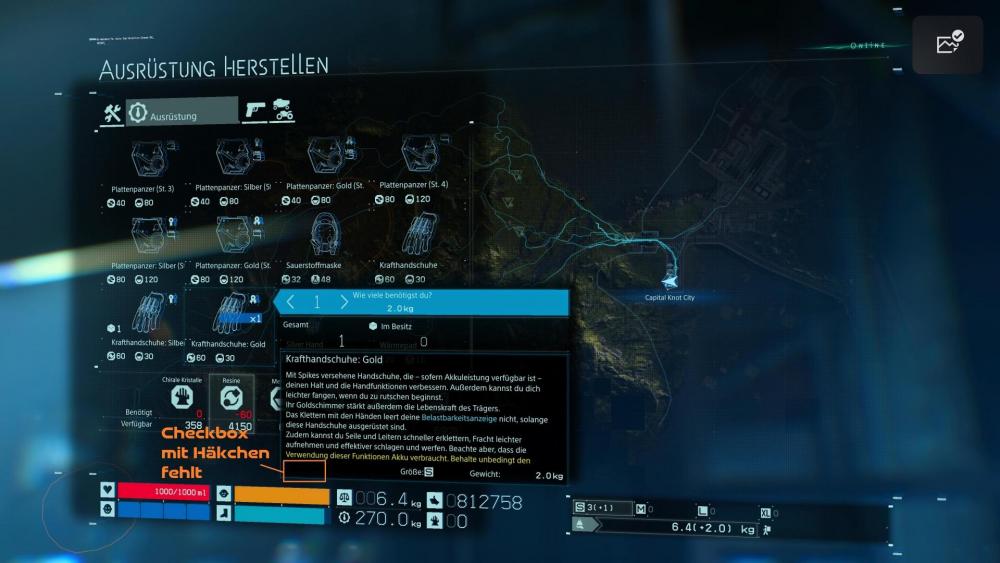
Task: Select the Chirale Kristalle material
Action: 182,397
